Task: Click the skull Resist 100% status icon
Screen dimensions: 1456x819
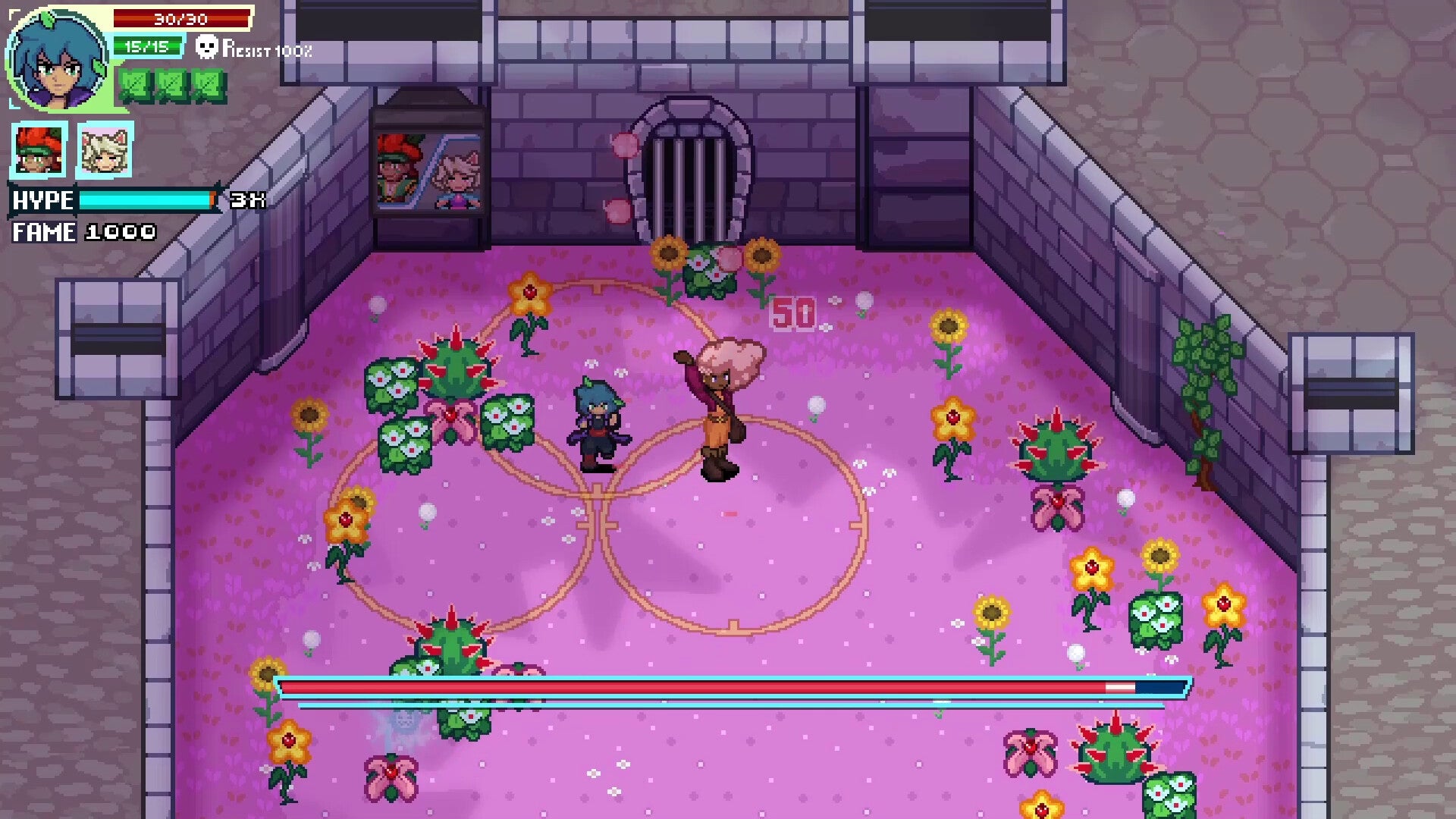Action: (206, 51)
